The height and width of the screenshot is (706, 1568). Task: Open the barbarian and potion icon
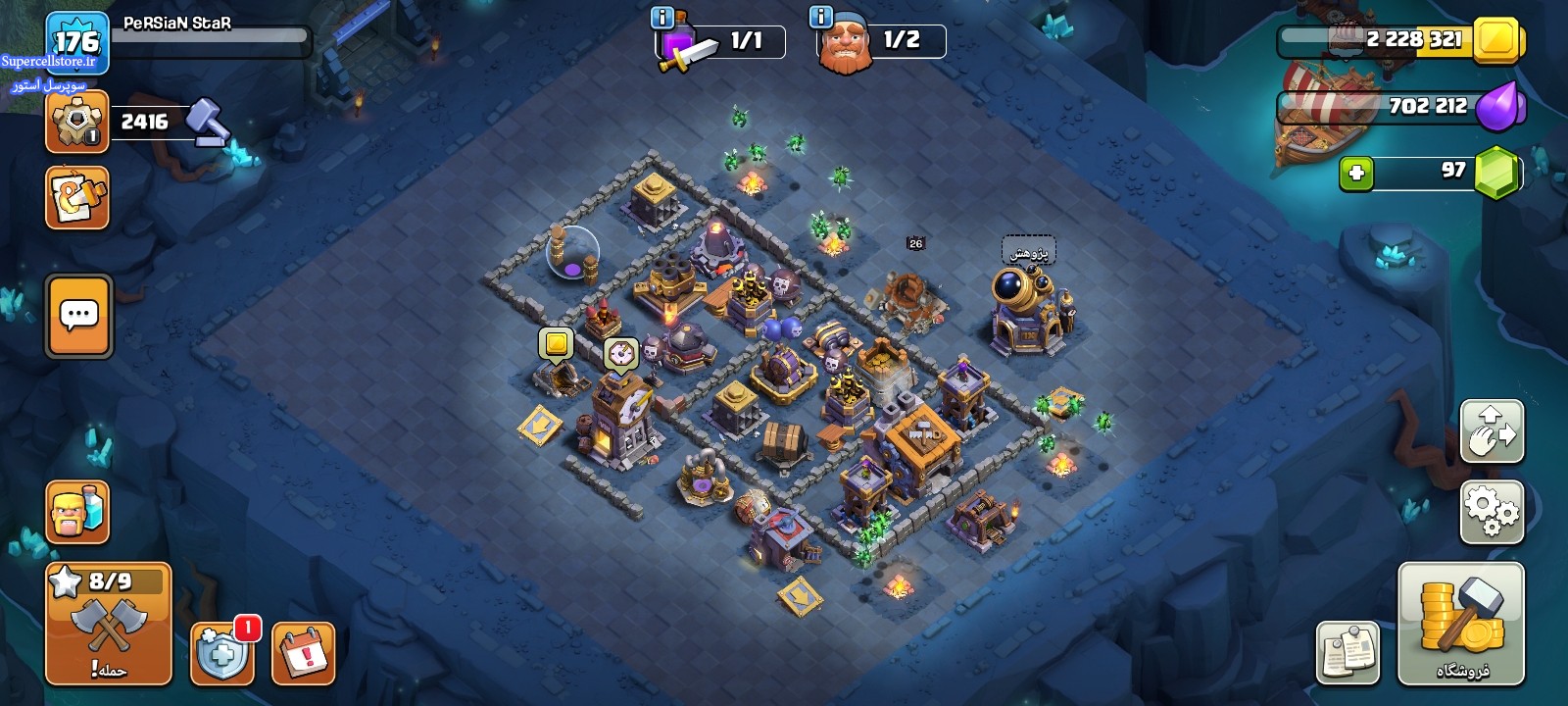coord(77,512)
